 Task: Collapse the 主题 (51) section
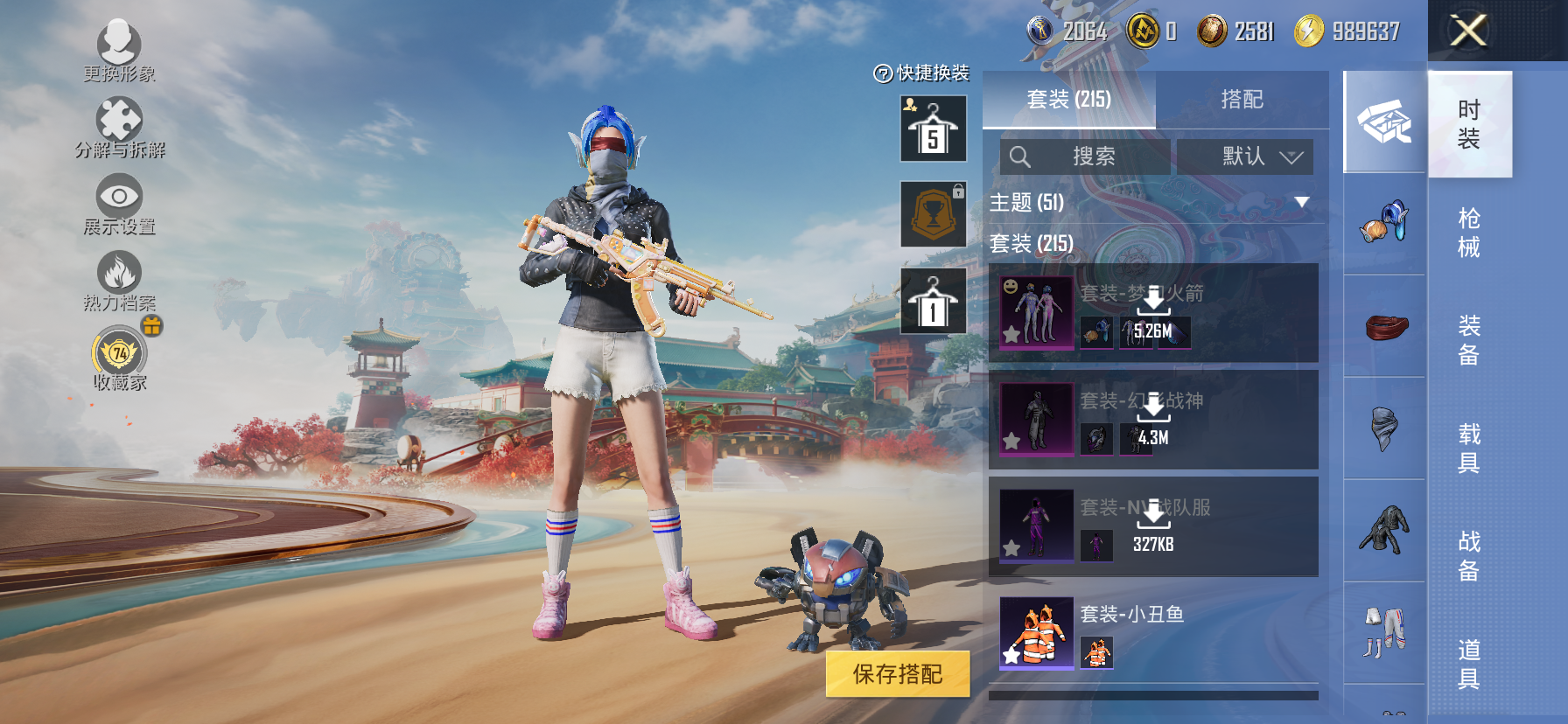1299,201
